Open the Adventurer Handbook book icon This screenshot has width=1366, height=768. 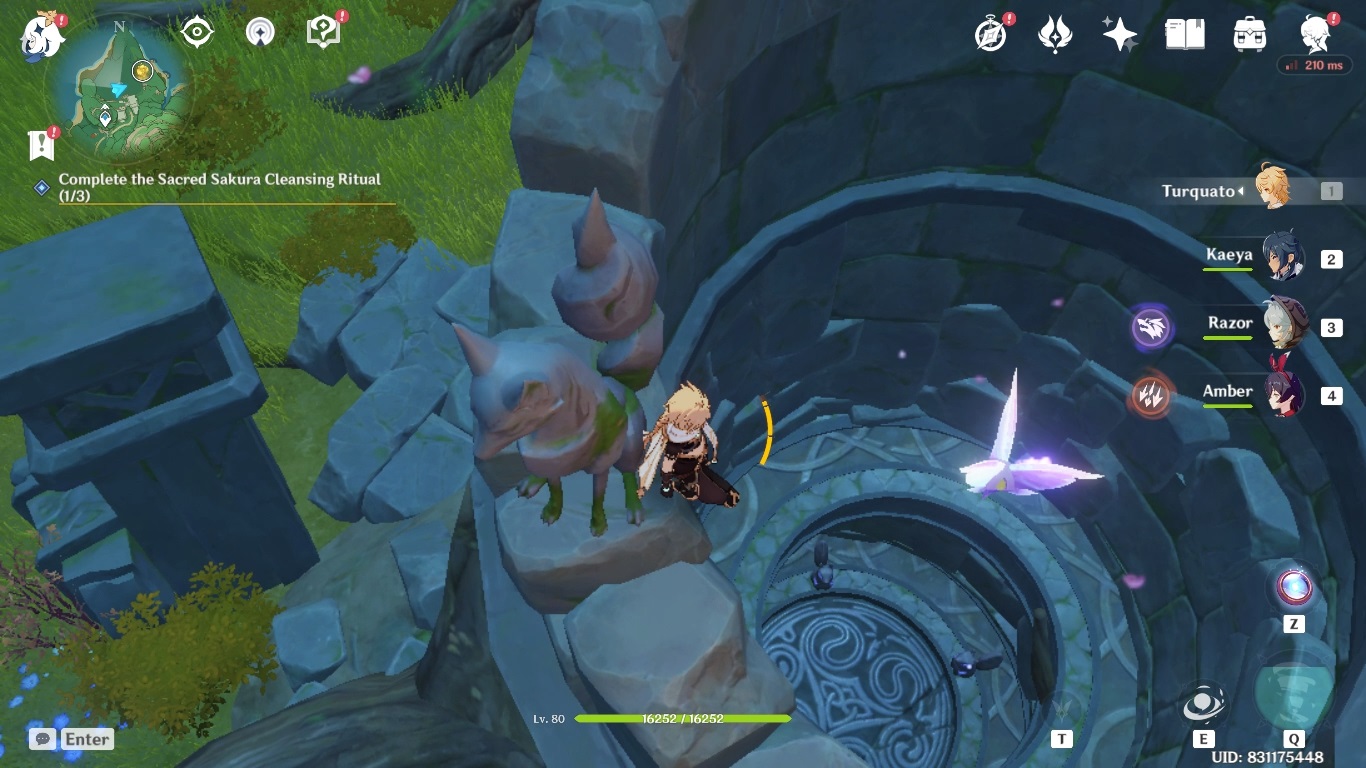point(1184,35)
